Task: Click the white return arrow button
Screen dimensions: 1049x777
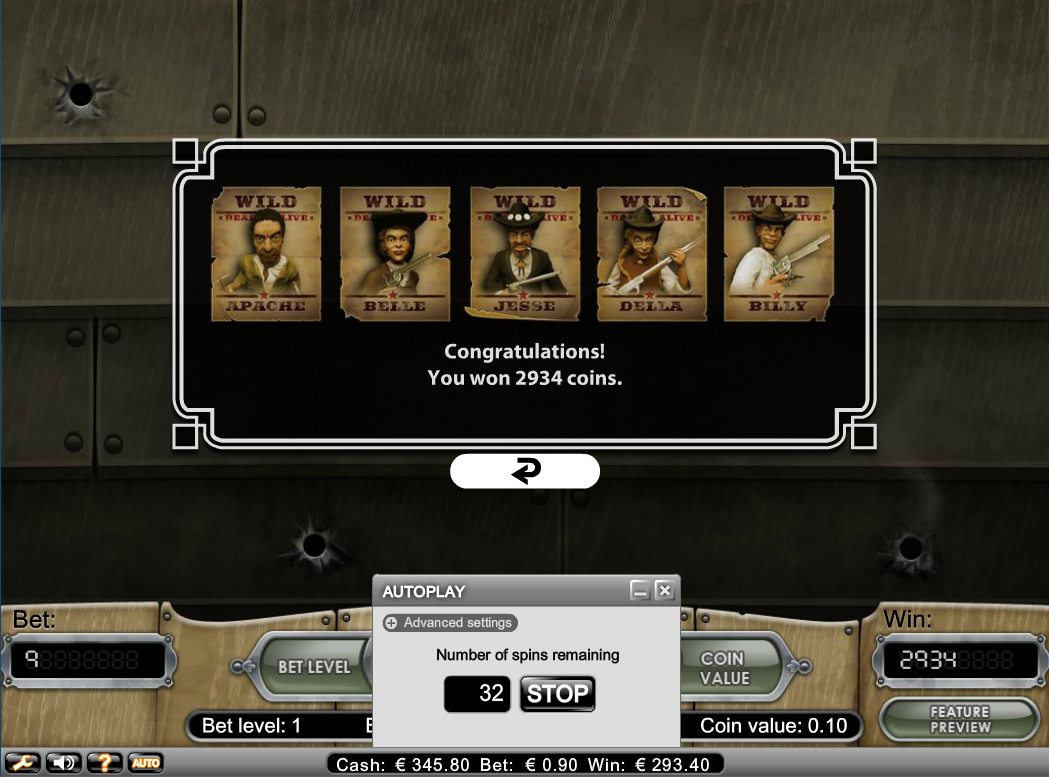Action: point(524,471)
